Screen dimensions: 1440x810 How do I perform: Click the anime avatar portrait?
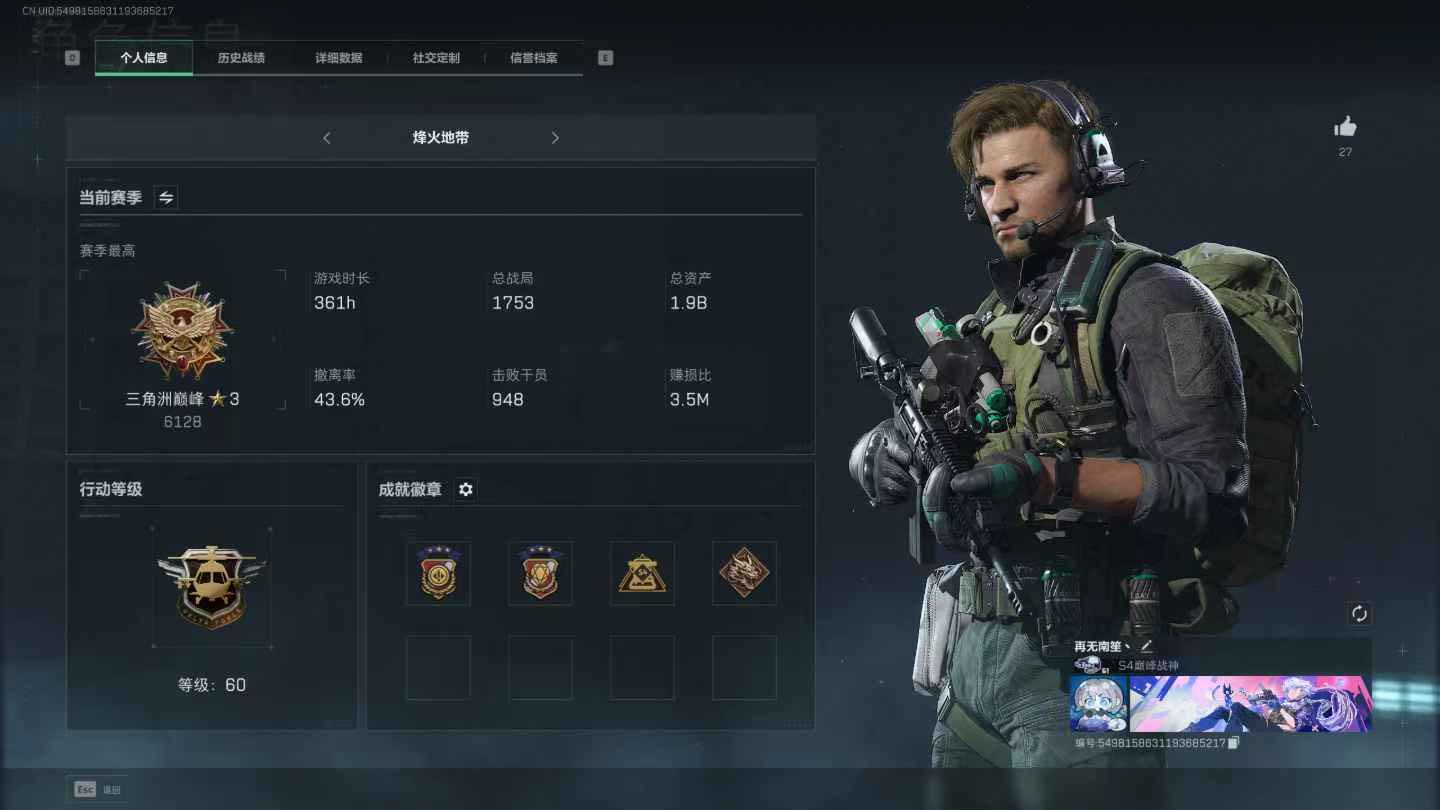pyautogui.click(x=1098, y=704)
